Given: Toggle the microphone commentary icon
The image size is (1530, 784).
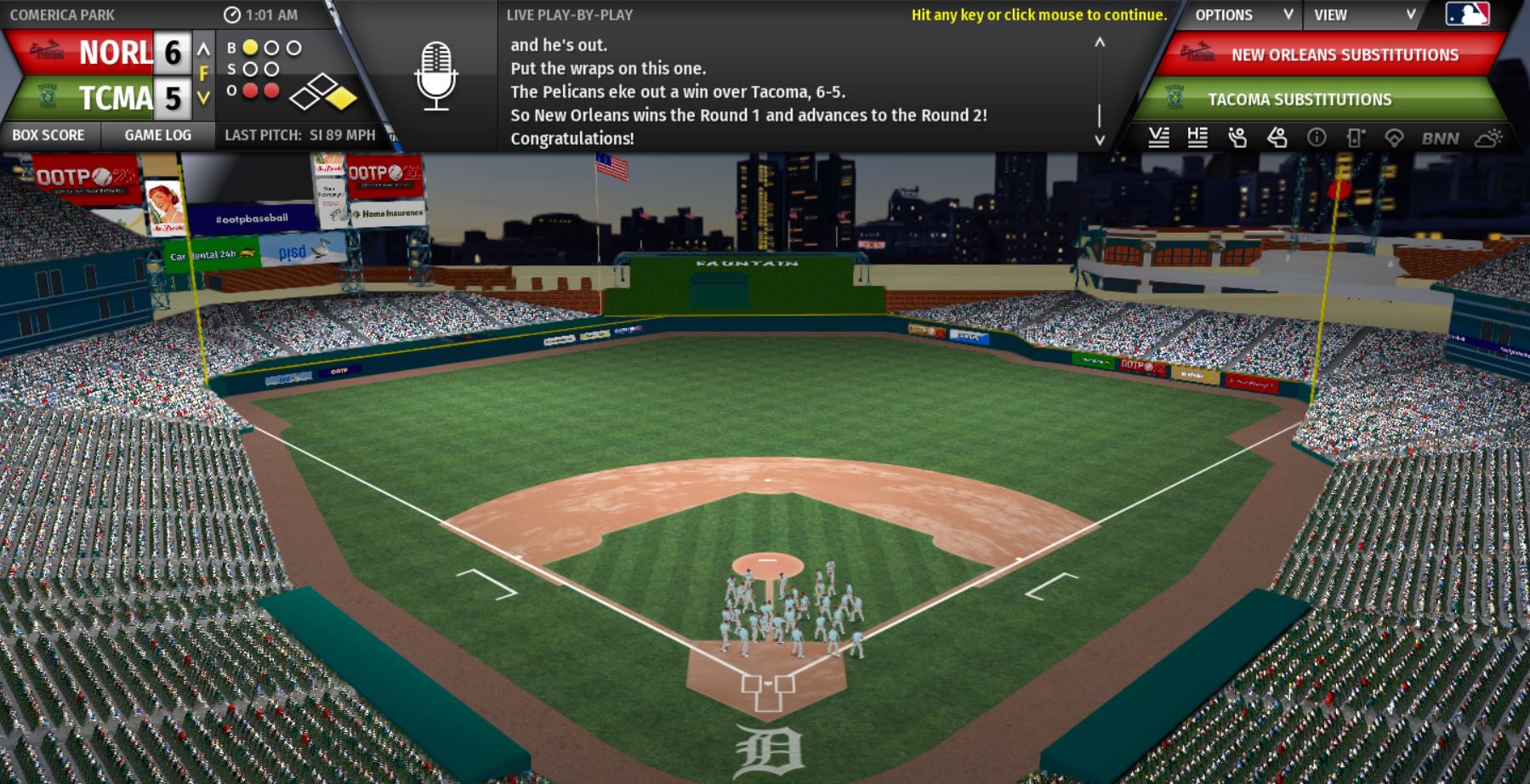Looking at the screenshot, I should tap(436, 77).
